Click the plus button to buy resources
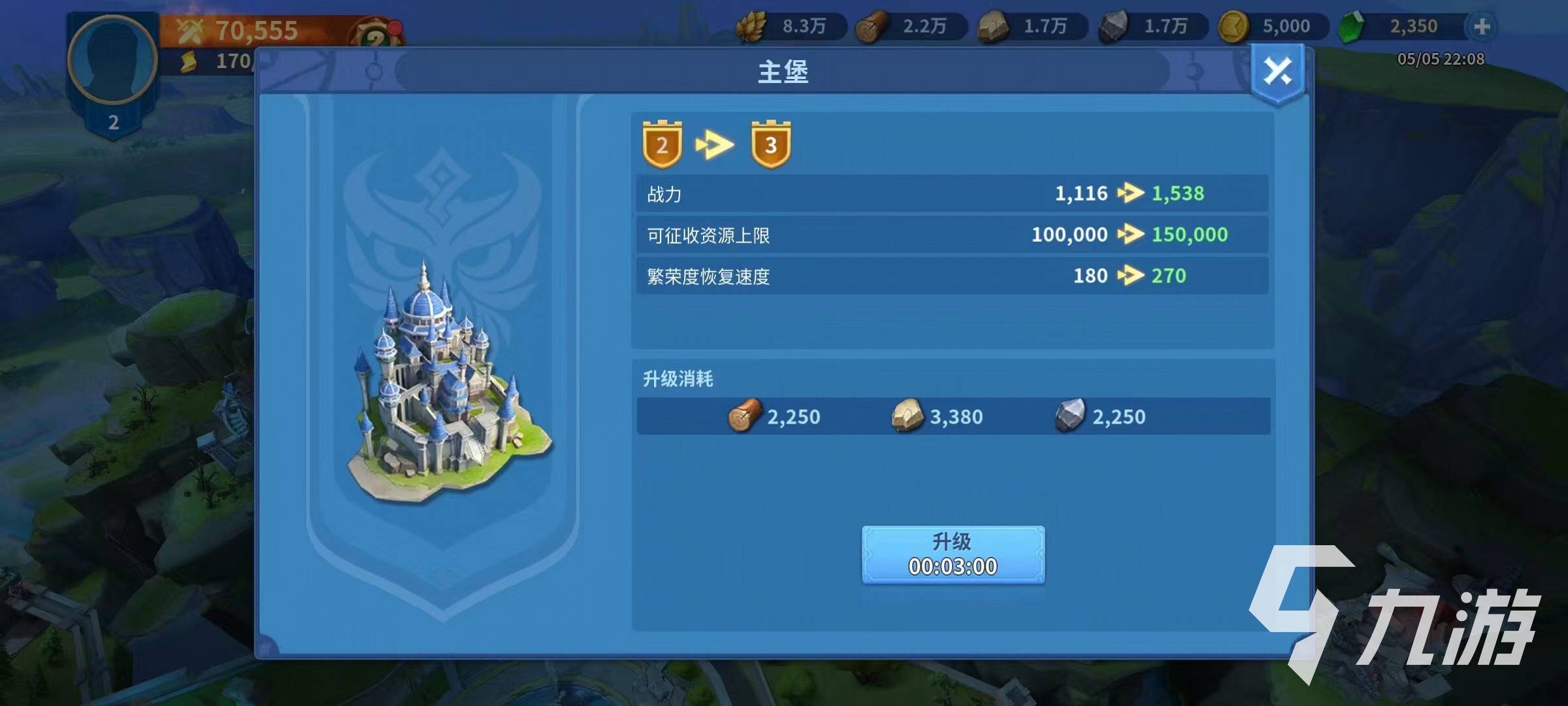This screenshot has width=1568, height=706. 1482,26
